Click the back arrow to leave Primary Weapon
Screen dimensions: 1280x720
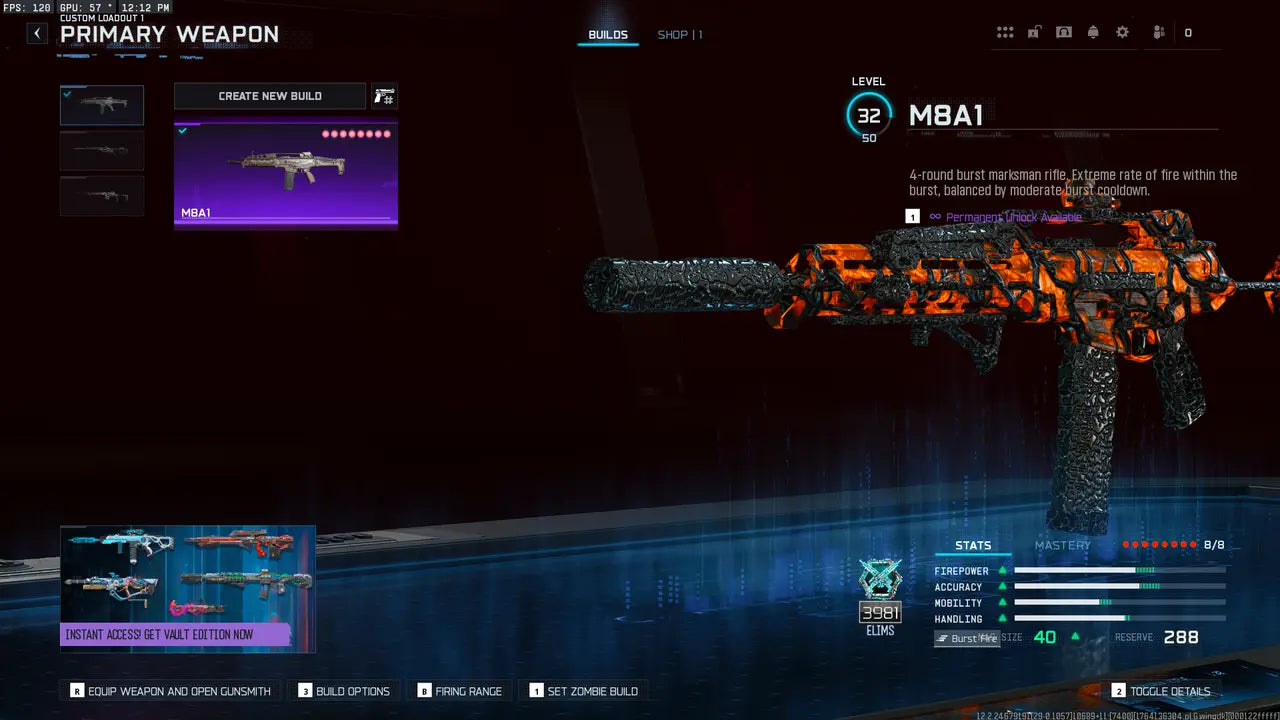(36, 32)
